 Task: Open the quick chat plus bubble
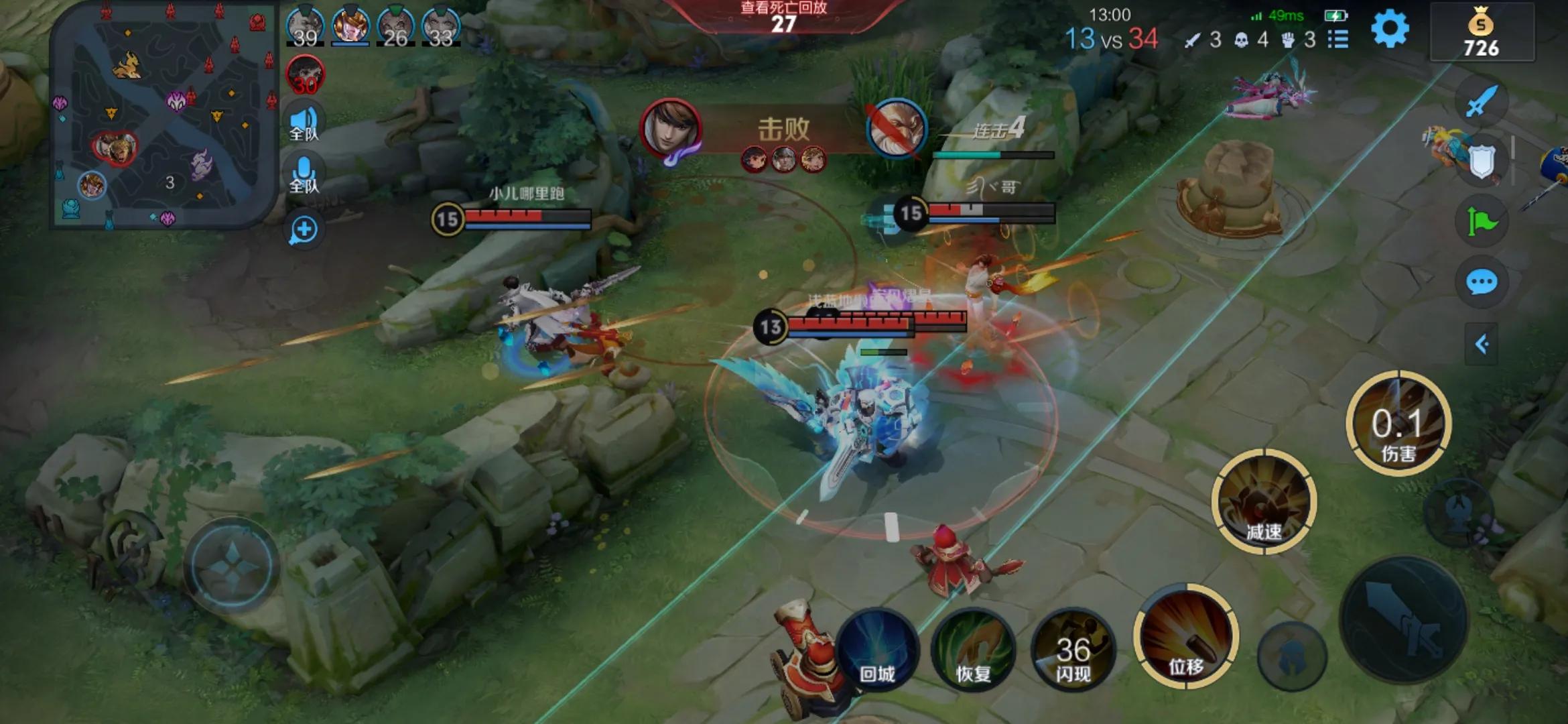(x=304, y=230)
